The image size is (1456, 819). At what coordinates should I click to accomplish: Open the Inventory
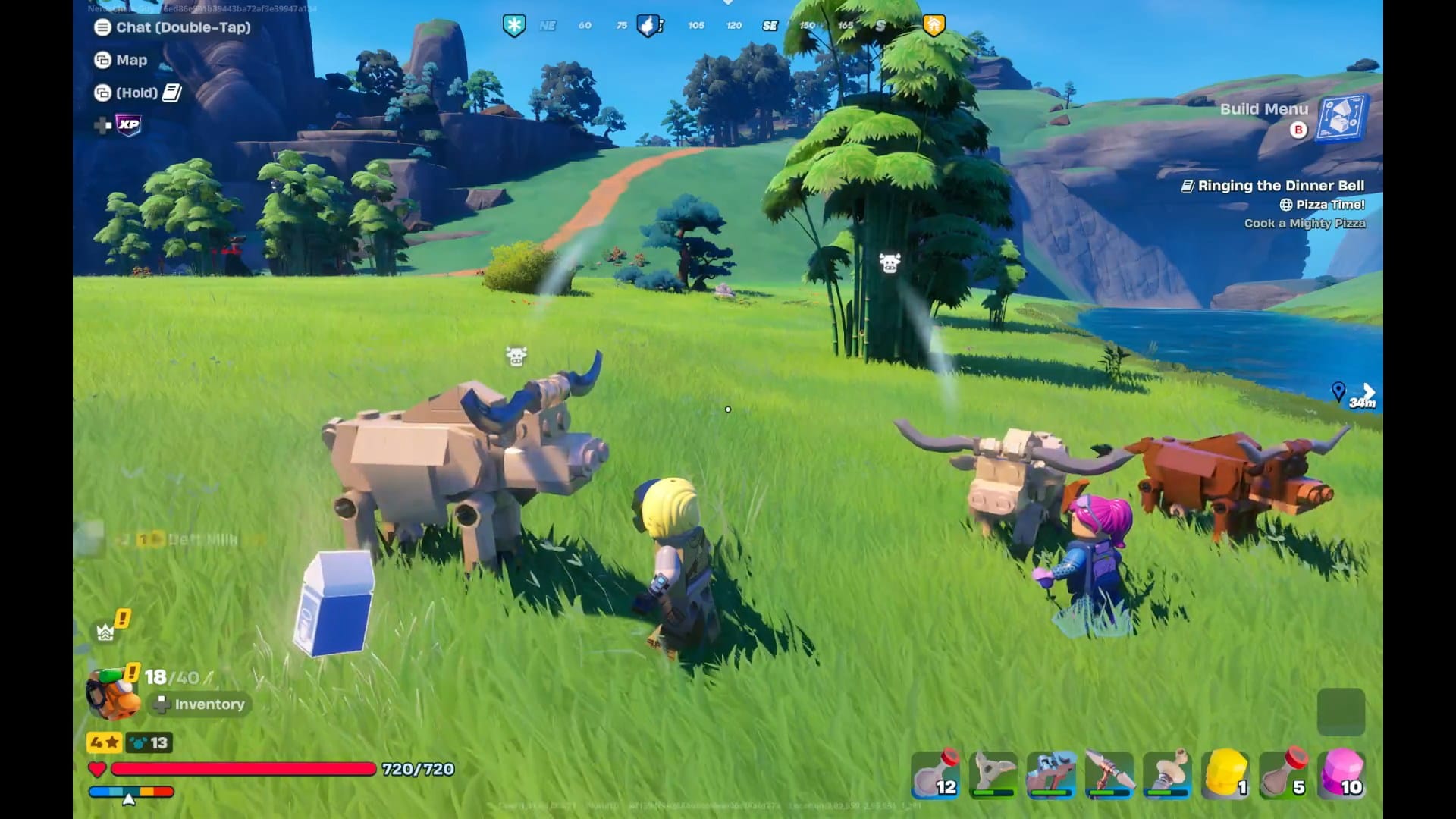tap(199, 704)
